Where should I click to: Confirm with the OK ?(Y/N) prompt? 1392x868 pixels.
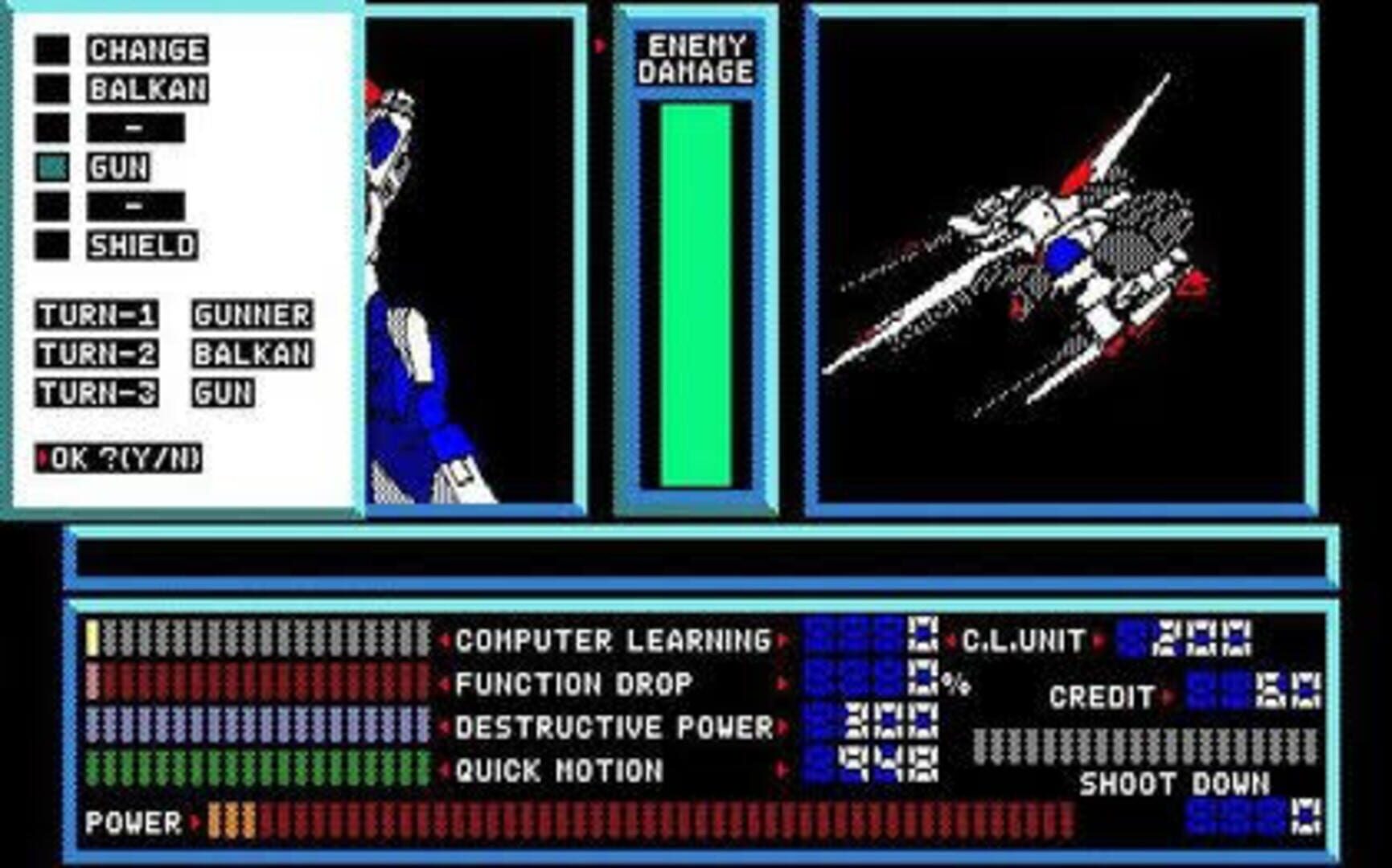(121, 458)
